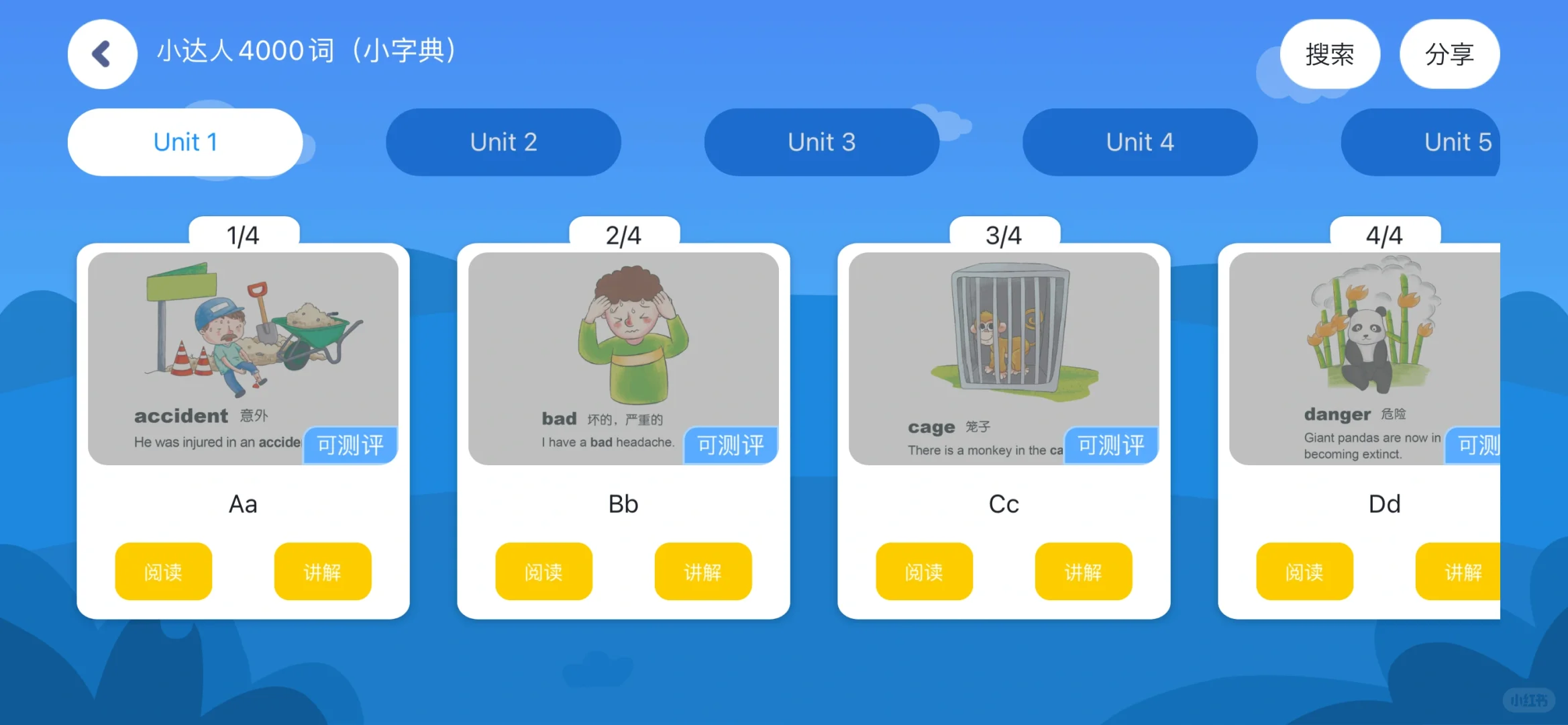This screenshot has width=1568, height=725.
Task: Select the Unit 3 tab
Action: click(x=821, y=142)
